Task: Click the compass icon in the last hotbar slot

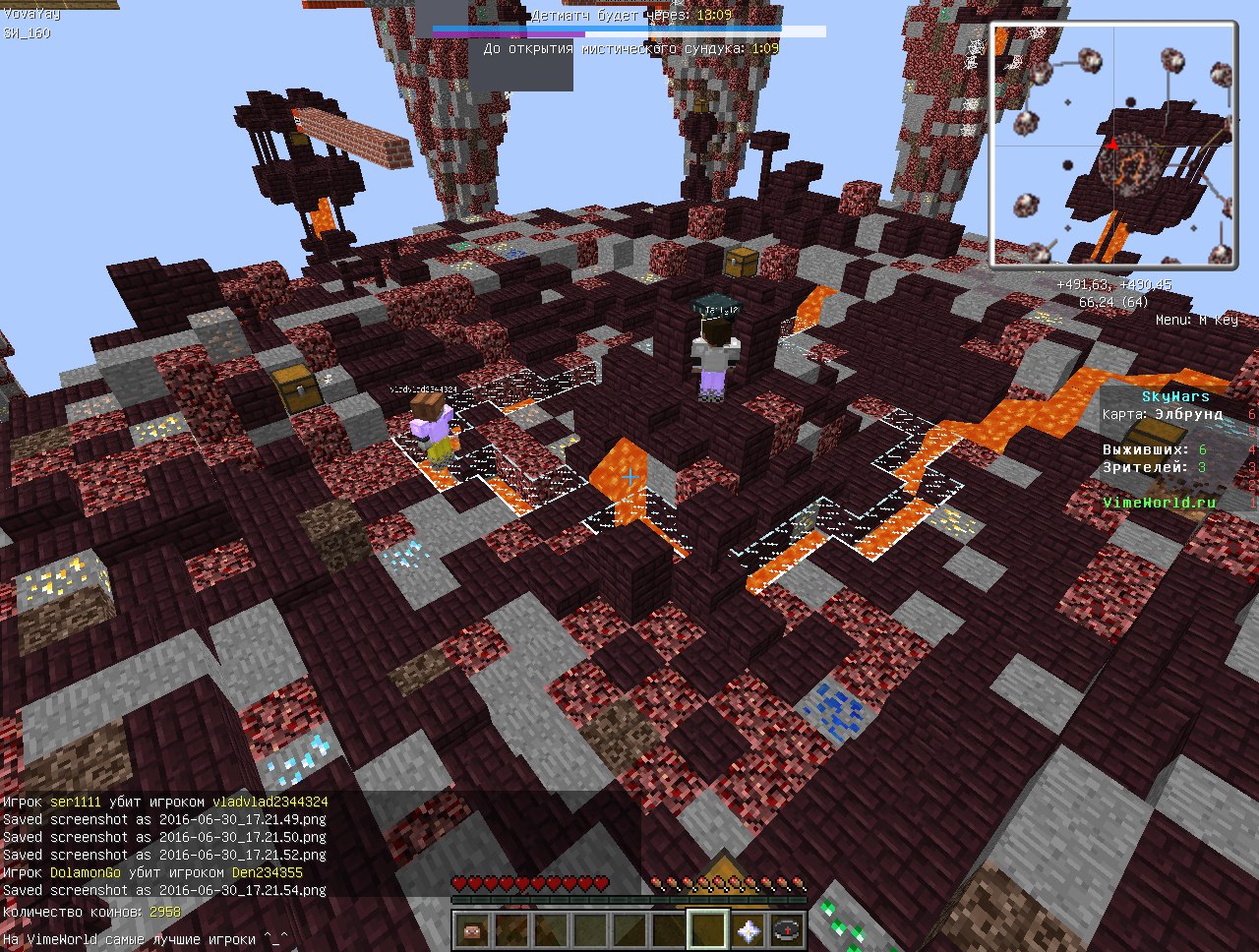Action: [x=787, y=930]
